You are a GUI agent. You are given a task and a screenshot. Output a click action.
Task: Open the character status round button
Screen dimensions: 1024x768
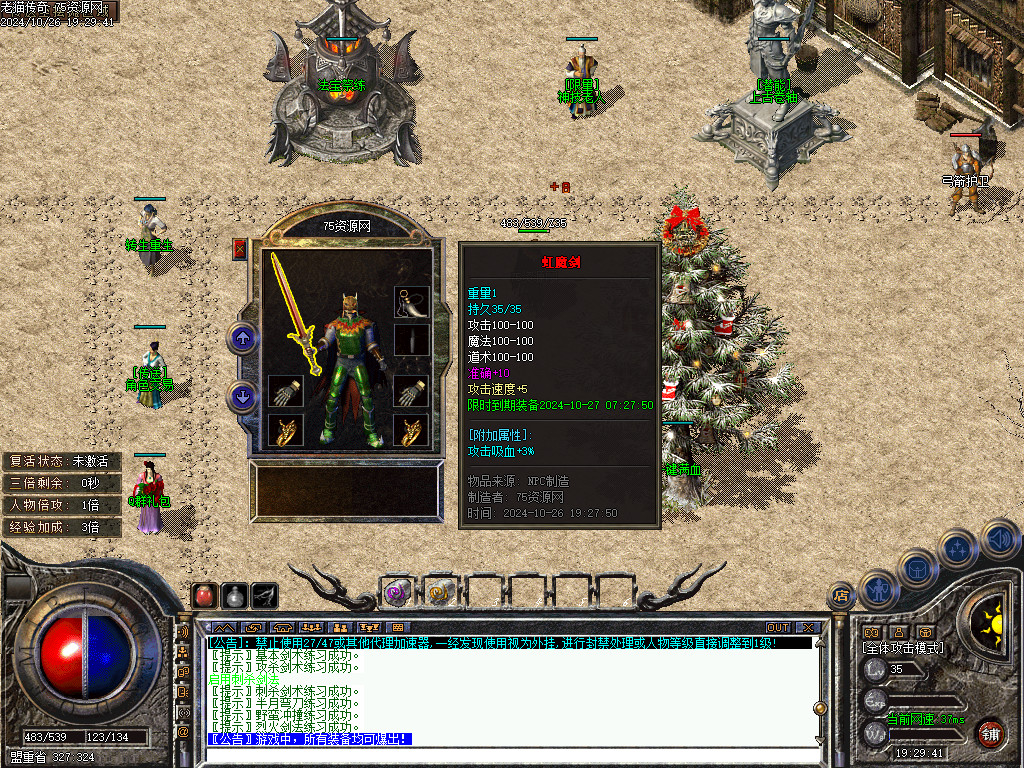click(x=879, y=589)
